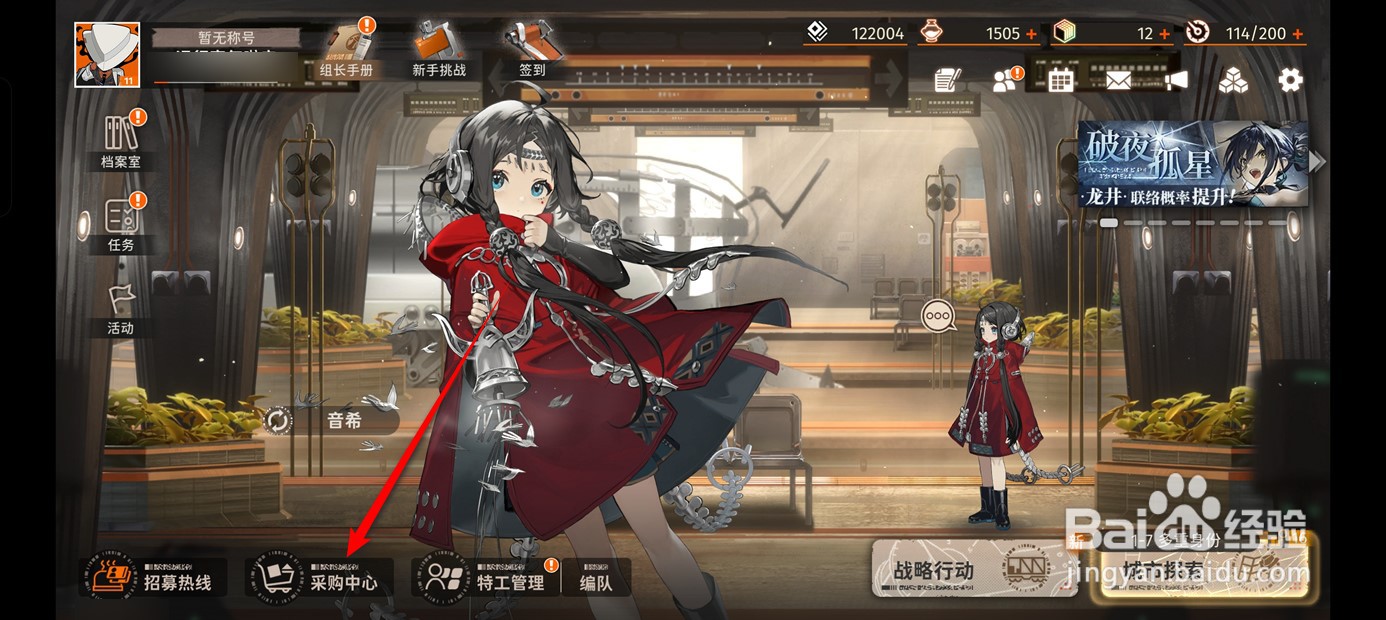Viewport: 1386px width, 620px height.
Task: Open the settings gear icon
Action: 1291,80
